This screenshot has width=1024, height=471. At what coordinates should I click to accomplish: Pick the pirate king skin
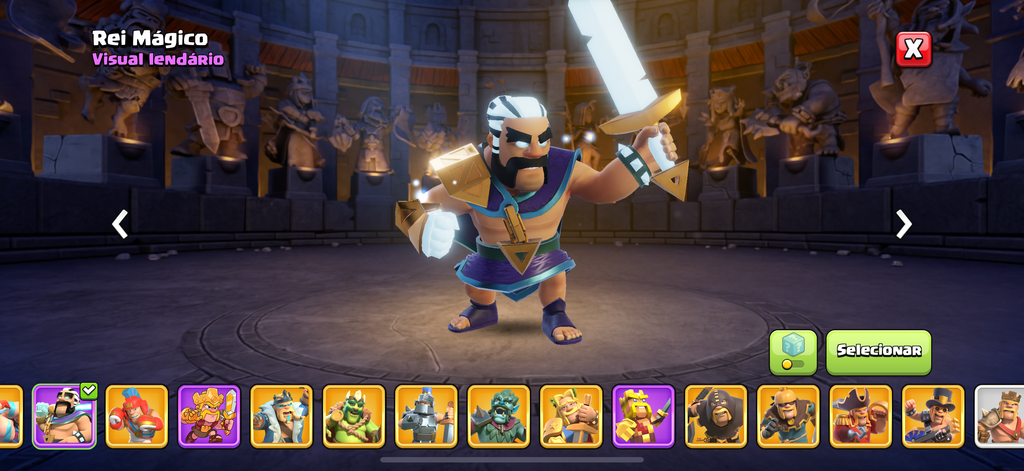click(861, 415)
